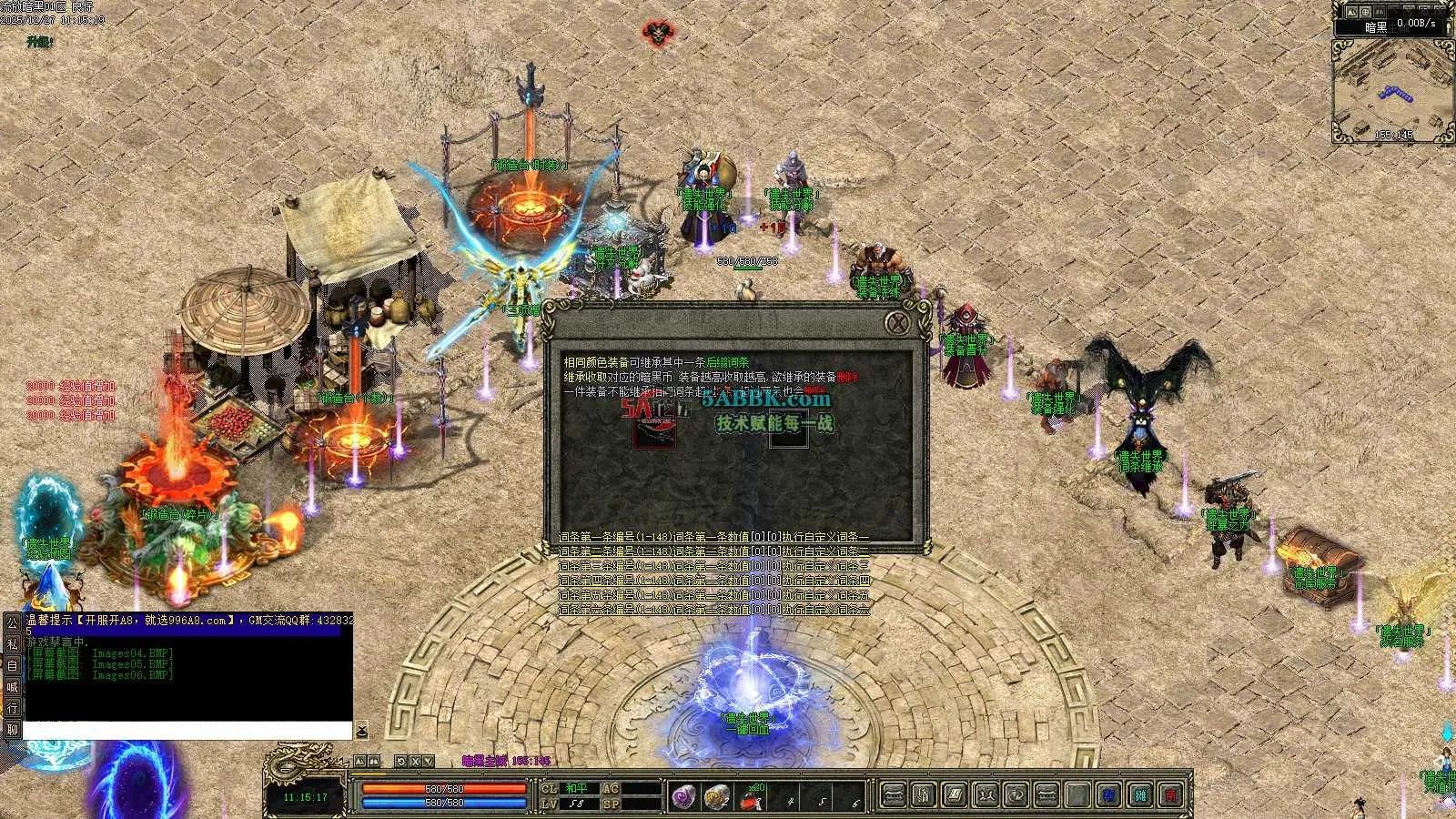Click the two-figures icon in the bottom menu
Image resolution: width=1456 pixels, height=819 pixels.
click(x=986, y=795)
